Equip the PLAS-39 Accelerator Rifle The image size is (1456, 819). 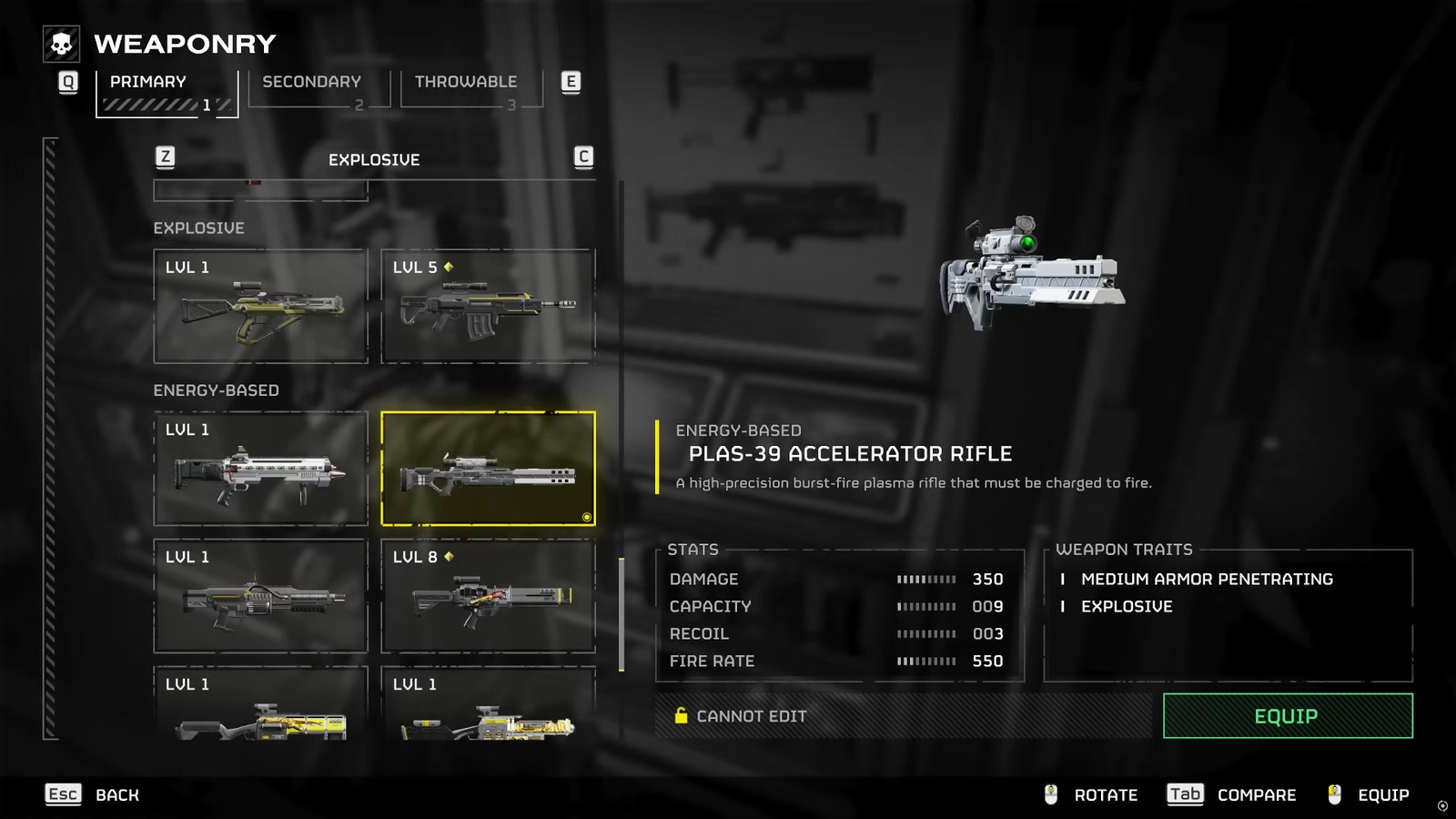tap(1287, 716)
